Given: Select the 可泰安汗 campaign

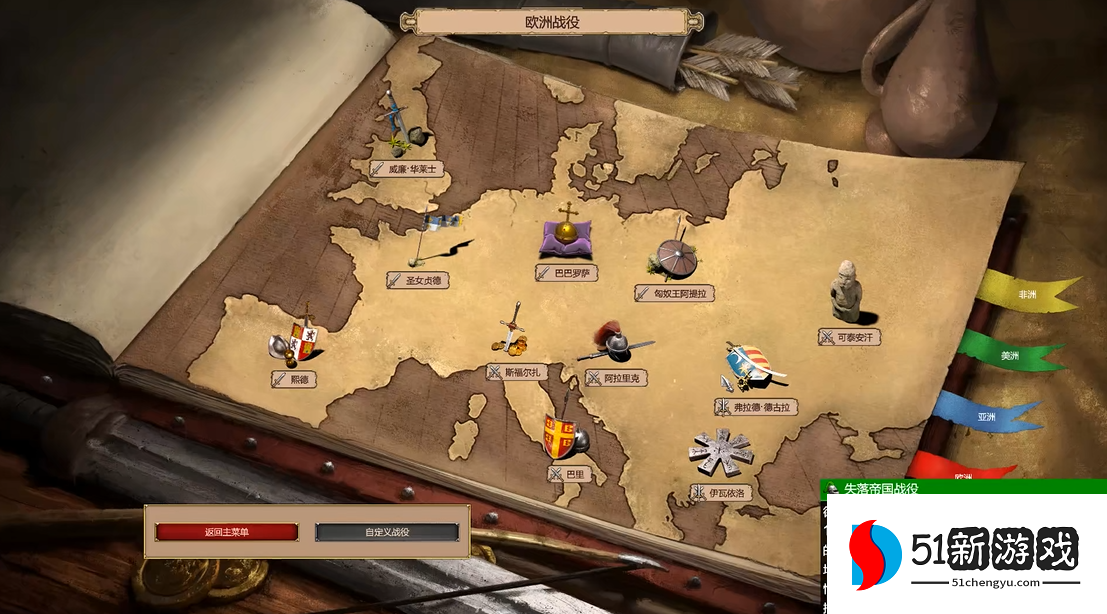Looking at the screenshot, I should pos(850,337).
